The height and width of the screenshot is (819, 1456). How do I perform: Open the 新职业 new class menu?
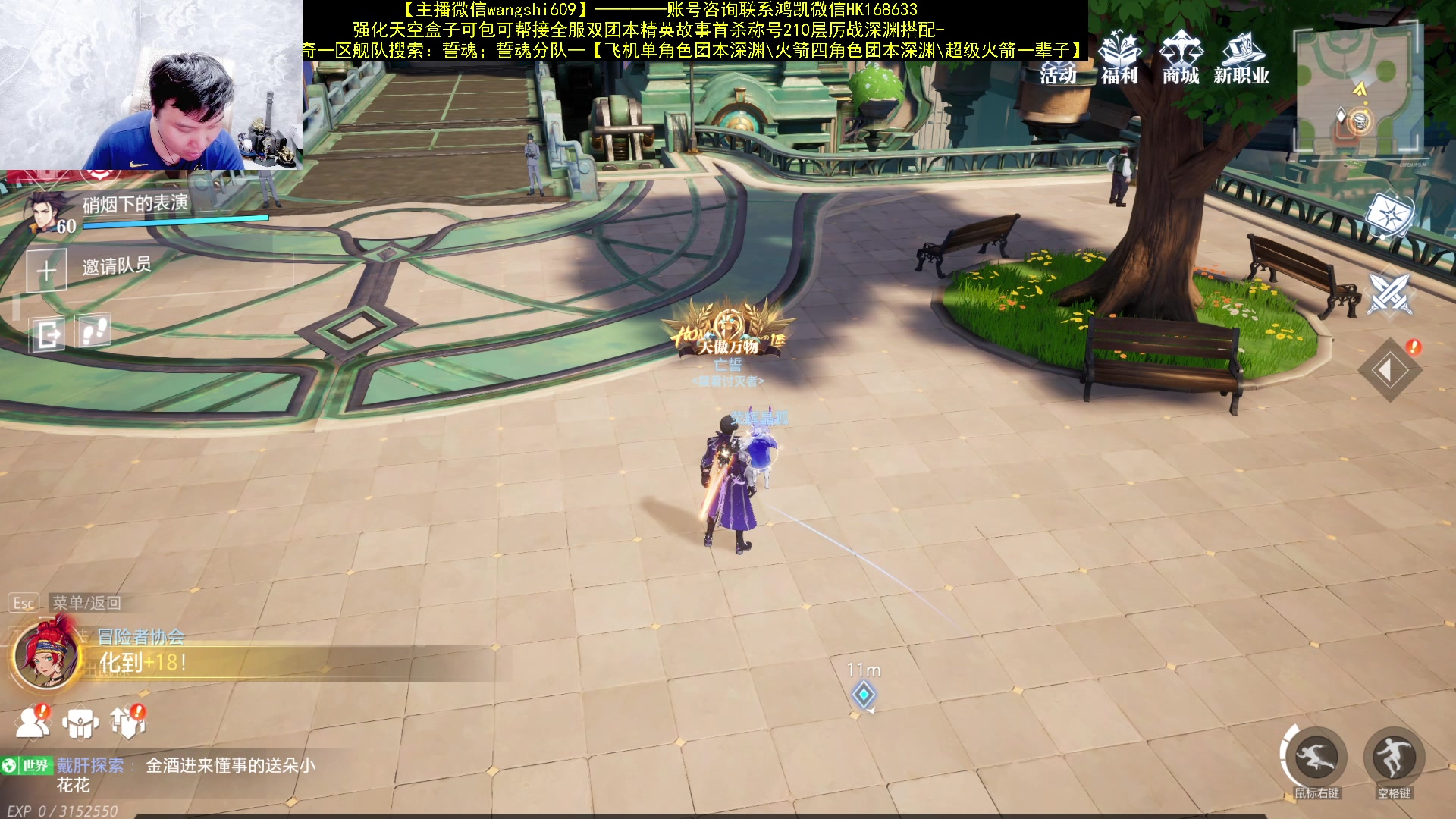pyautogui.click(x=1241, y=58)
